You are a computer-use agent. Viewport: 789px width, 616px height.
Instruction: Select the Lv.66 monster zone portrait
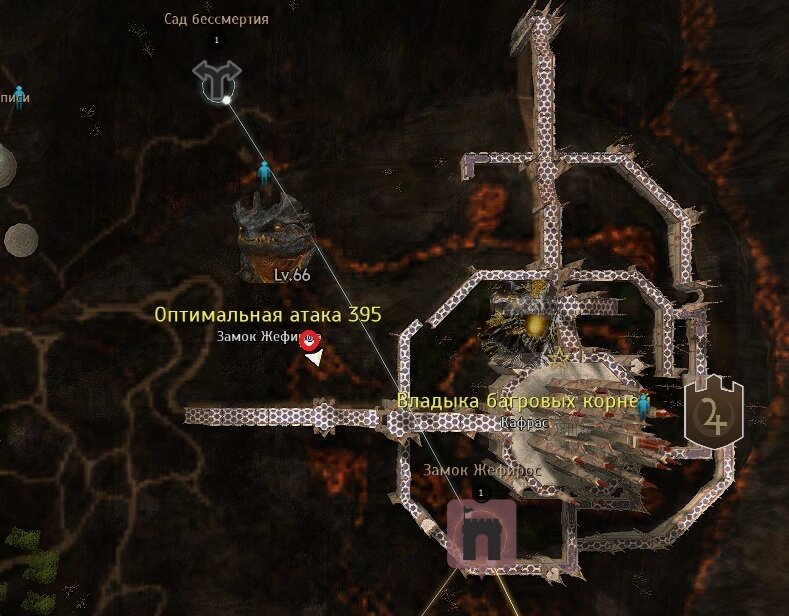[271, 236]
